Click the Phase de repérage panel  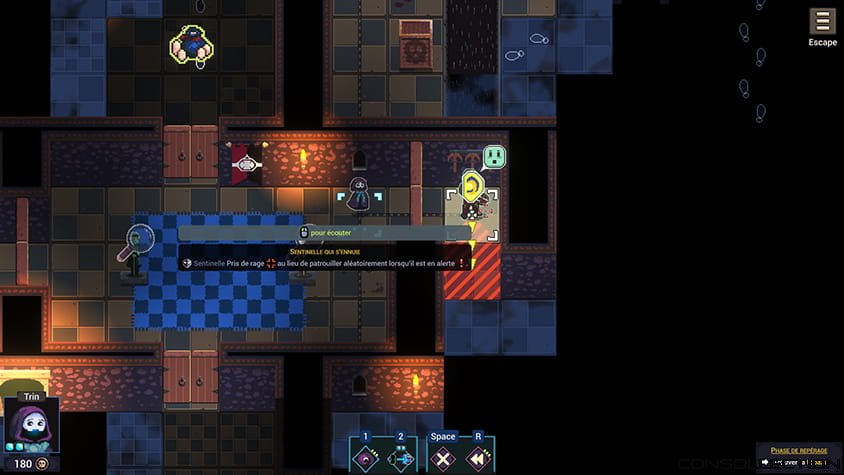(x=799, y=456)
